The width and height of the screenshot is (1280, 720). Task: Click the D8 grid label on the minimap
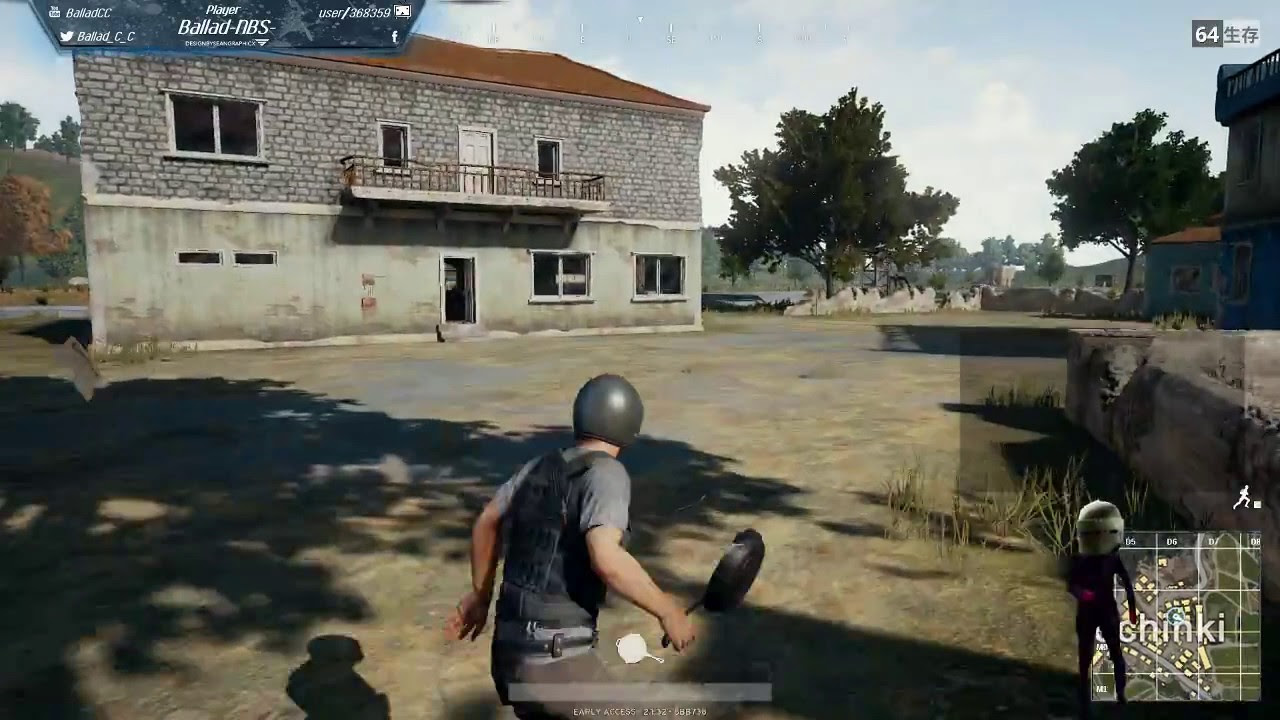1256,541
